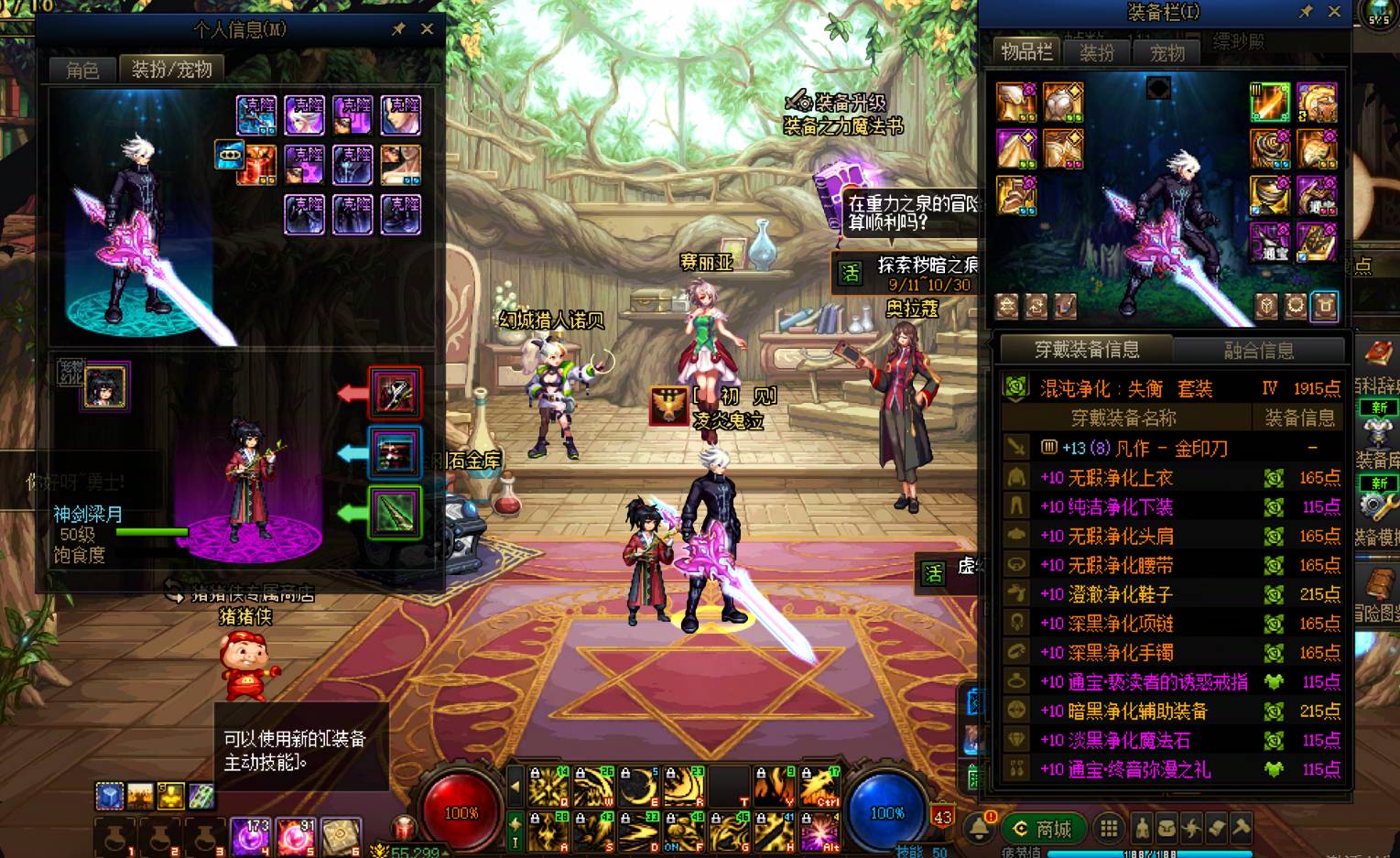
Task: Click the 通宝·亵渎者的诱惑戒指 ring row
Action: click(1143, 682)
